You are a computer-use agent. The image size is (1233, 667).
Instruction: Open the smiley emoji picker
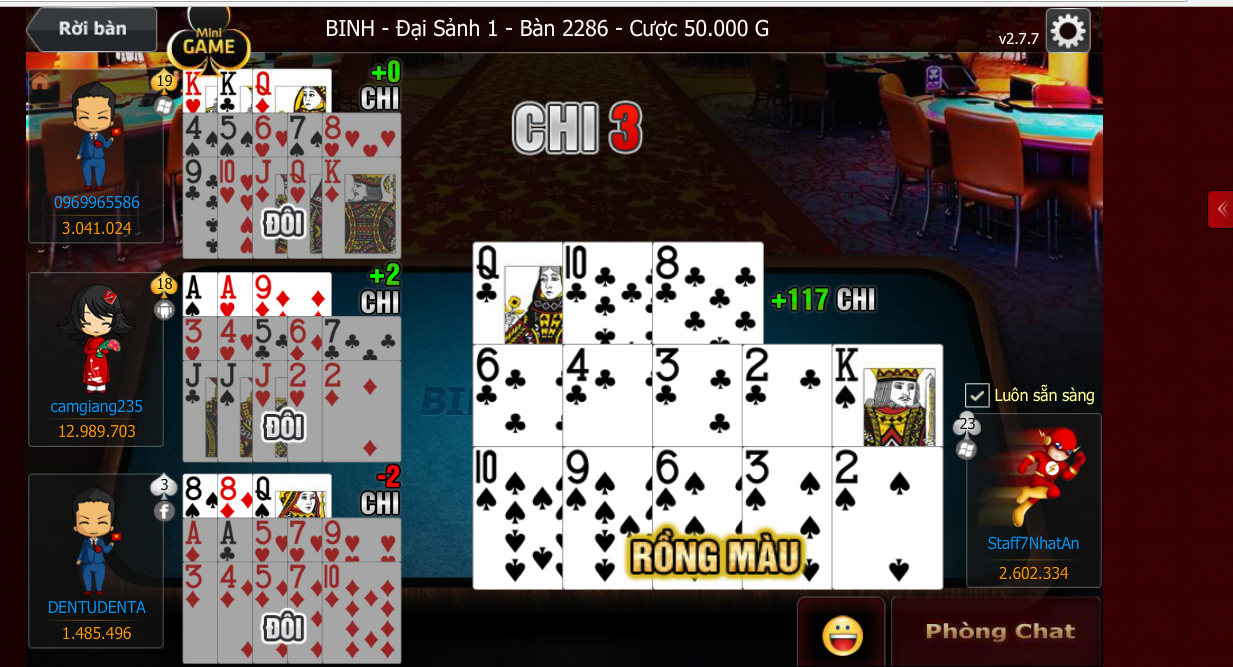point(841,633)
